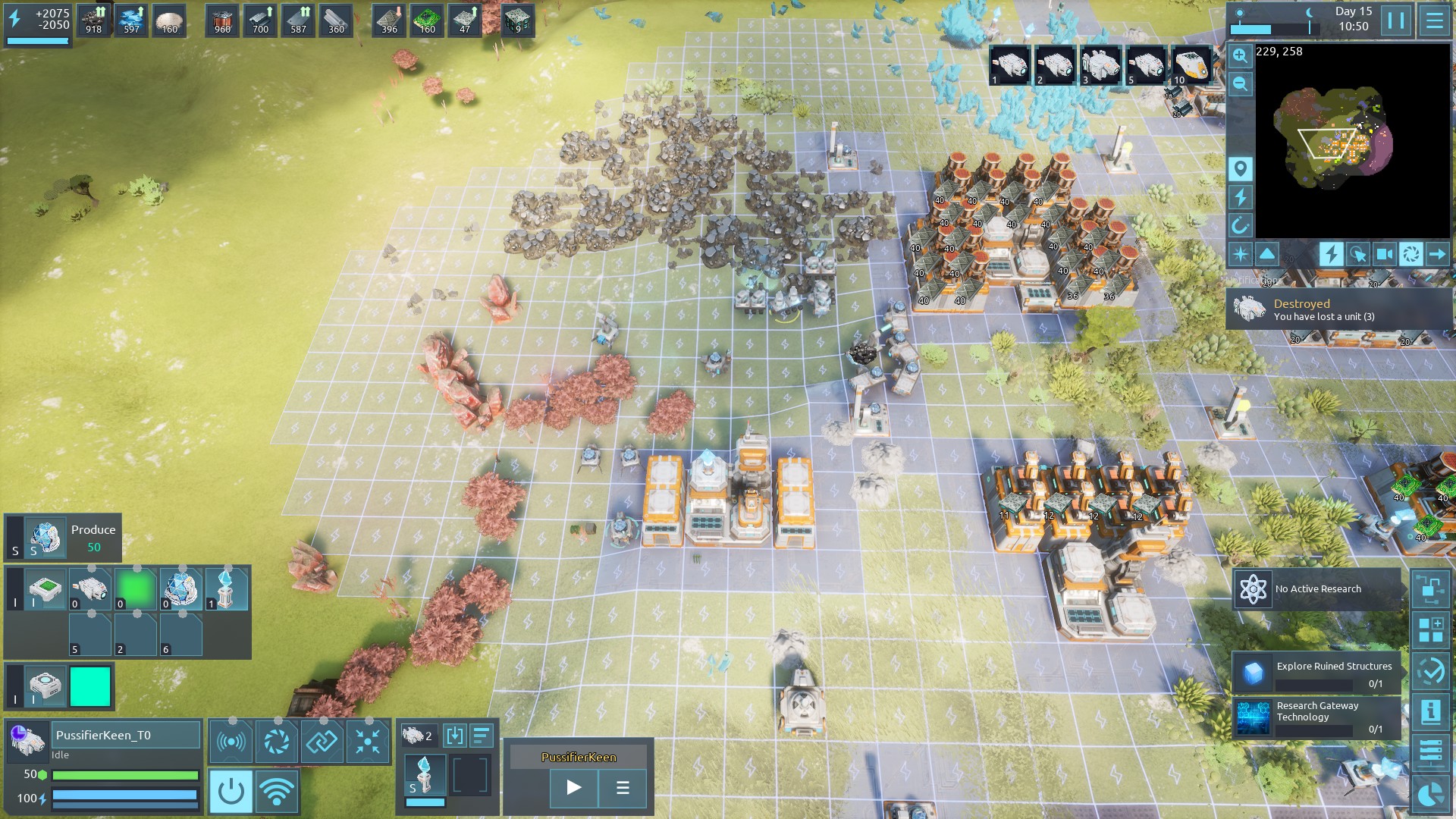Open the info panel on the sidebar
The width and height of the screenshot is (1456, 819).
point(1431,711)
